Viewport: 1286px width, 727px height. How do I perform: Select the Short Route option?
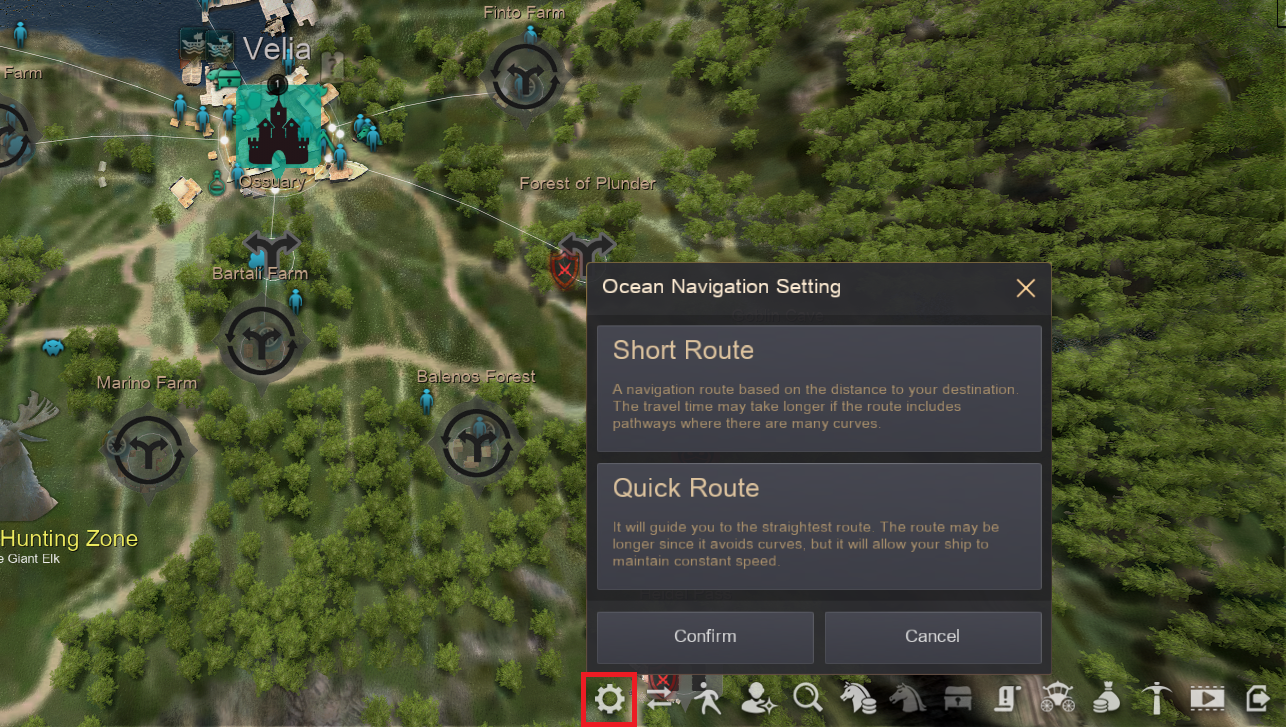(819, 388)
